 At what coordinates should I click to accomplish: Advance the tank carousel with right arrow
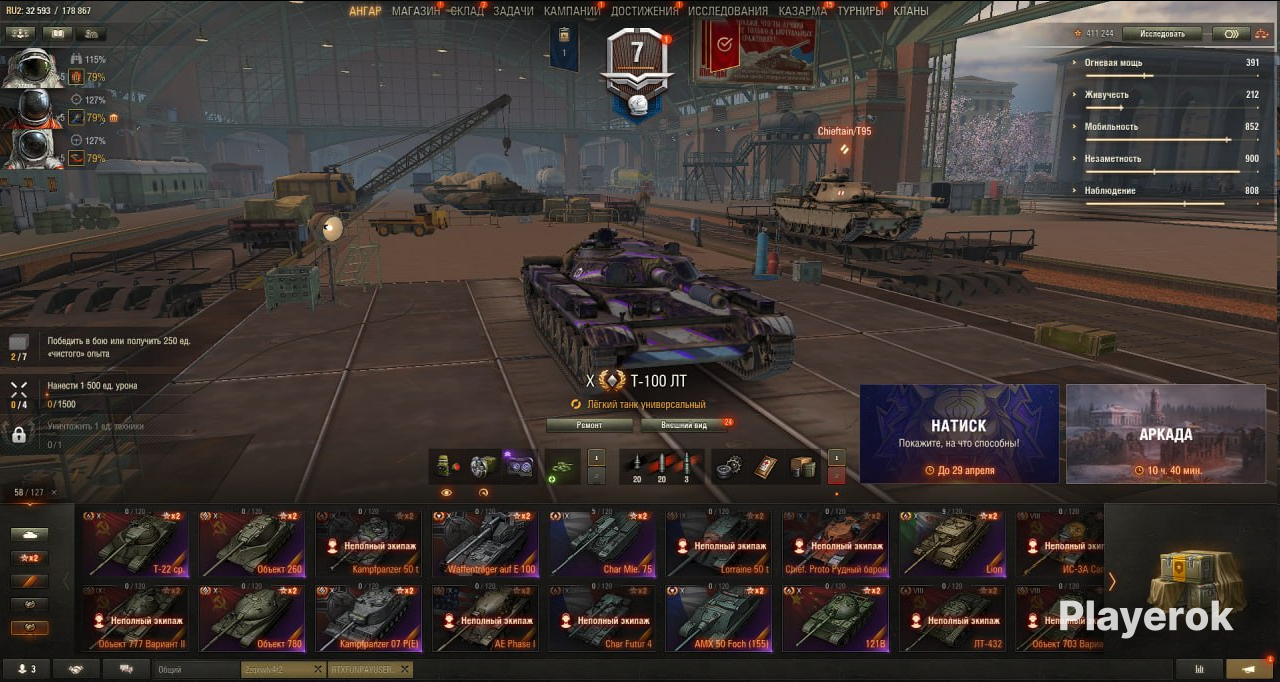pyautogui.click(x=1111, y=581)
